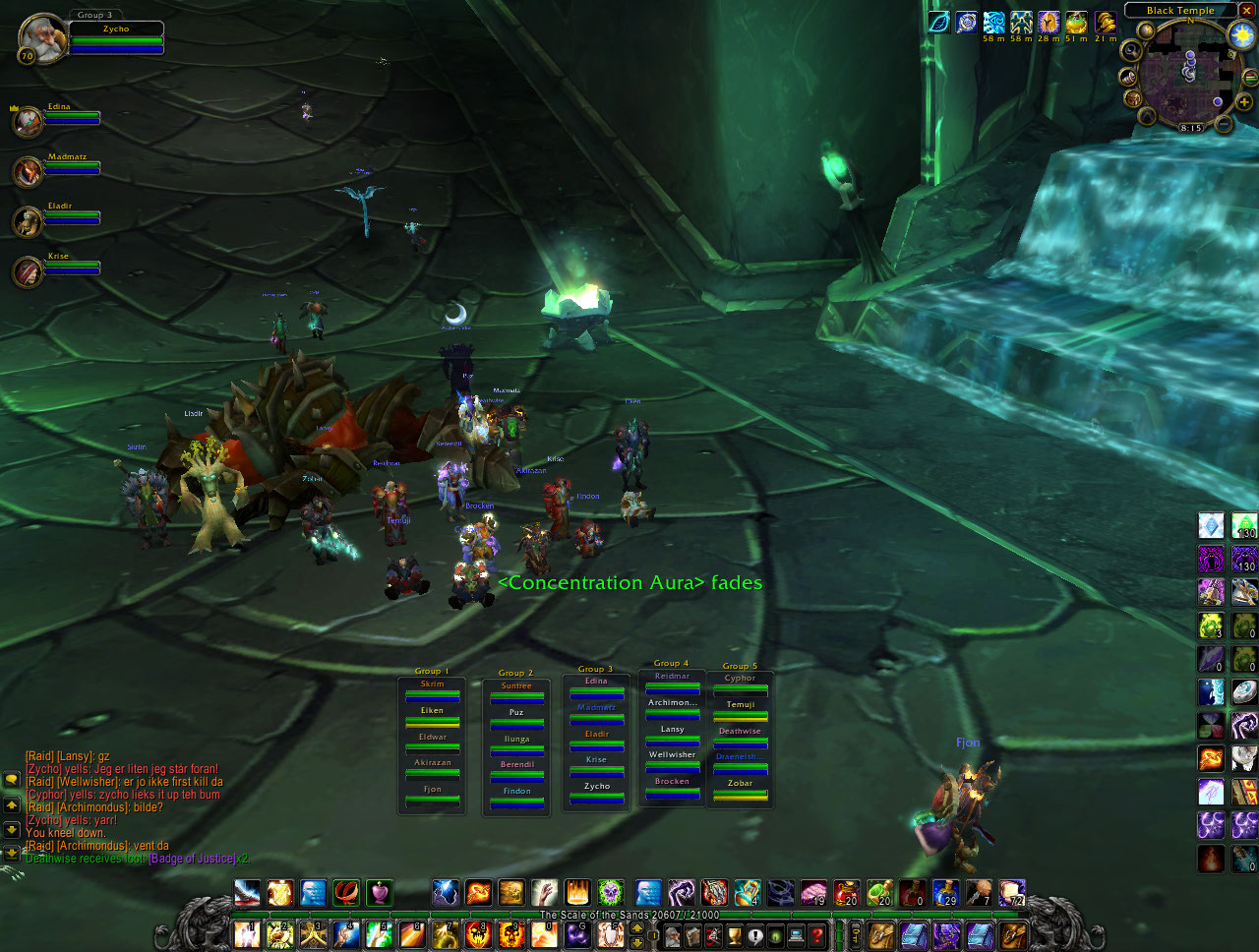Viewport: 1259px width, 952px height.
Task: Activate the red flaming skull ability
Action: point(478,934)
